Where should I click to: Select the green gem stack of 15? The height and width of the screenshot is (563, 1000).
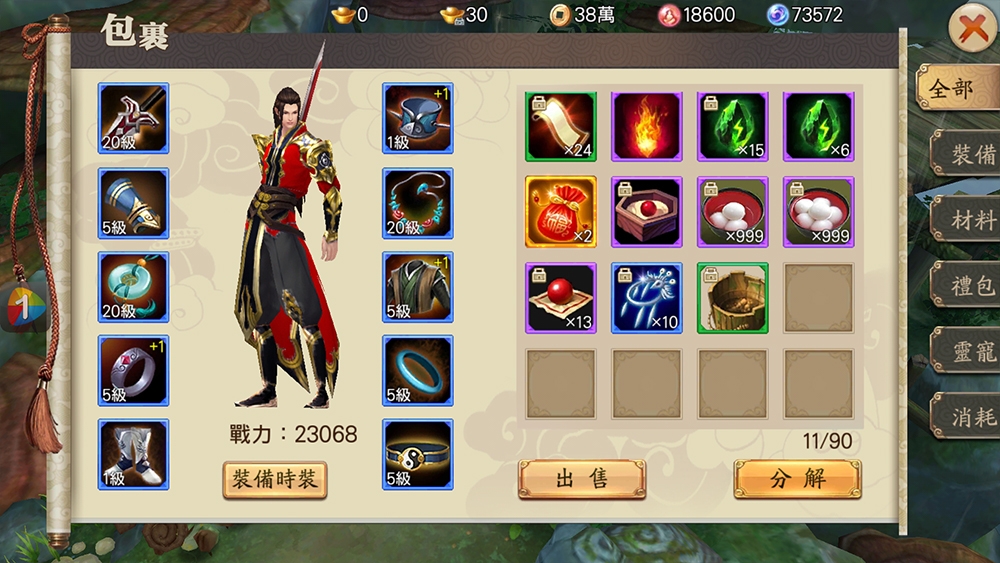[x=732, y=127]
